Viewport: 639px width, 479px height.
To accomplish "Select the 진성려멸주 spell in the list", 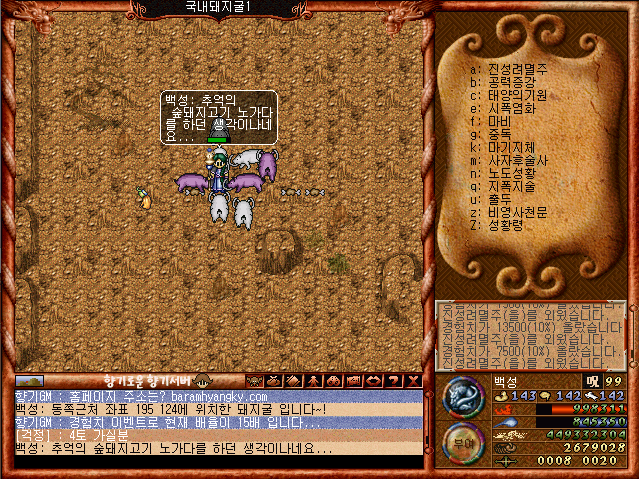I will (x=517, y=69).
